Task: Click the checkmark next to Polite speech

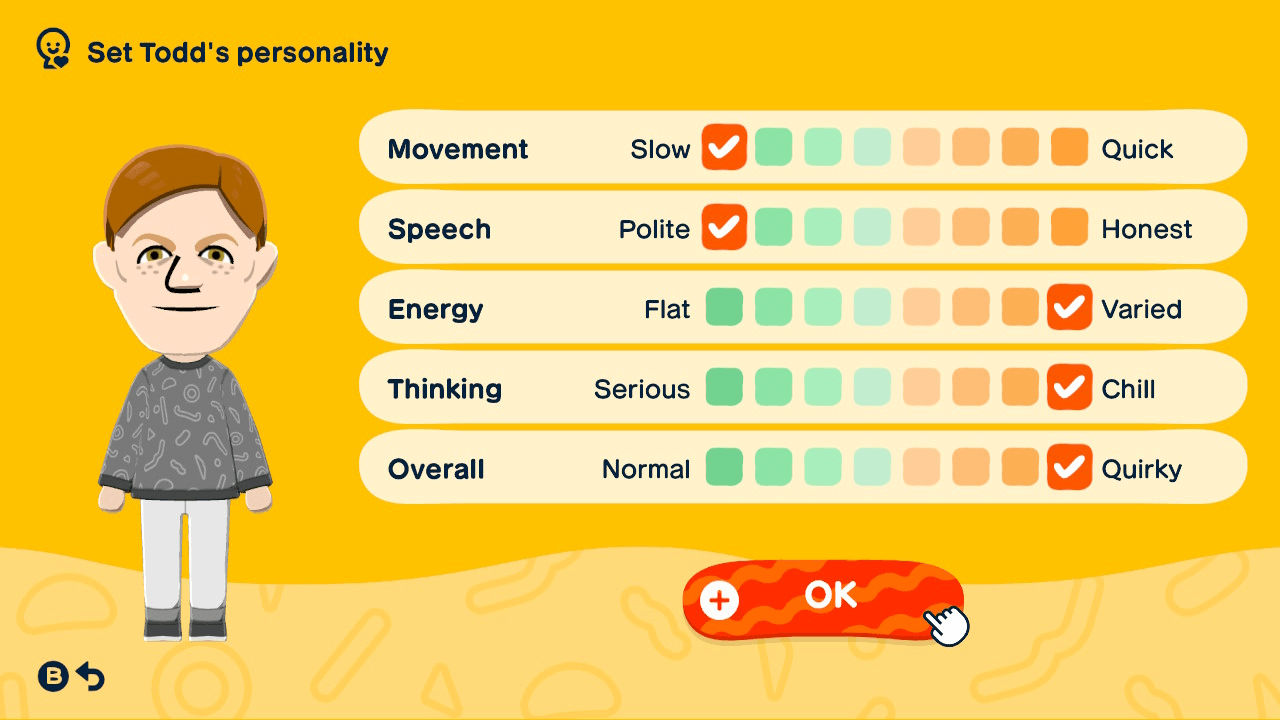Action: point(724,228)
